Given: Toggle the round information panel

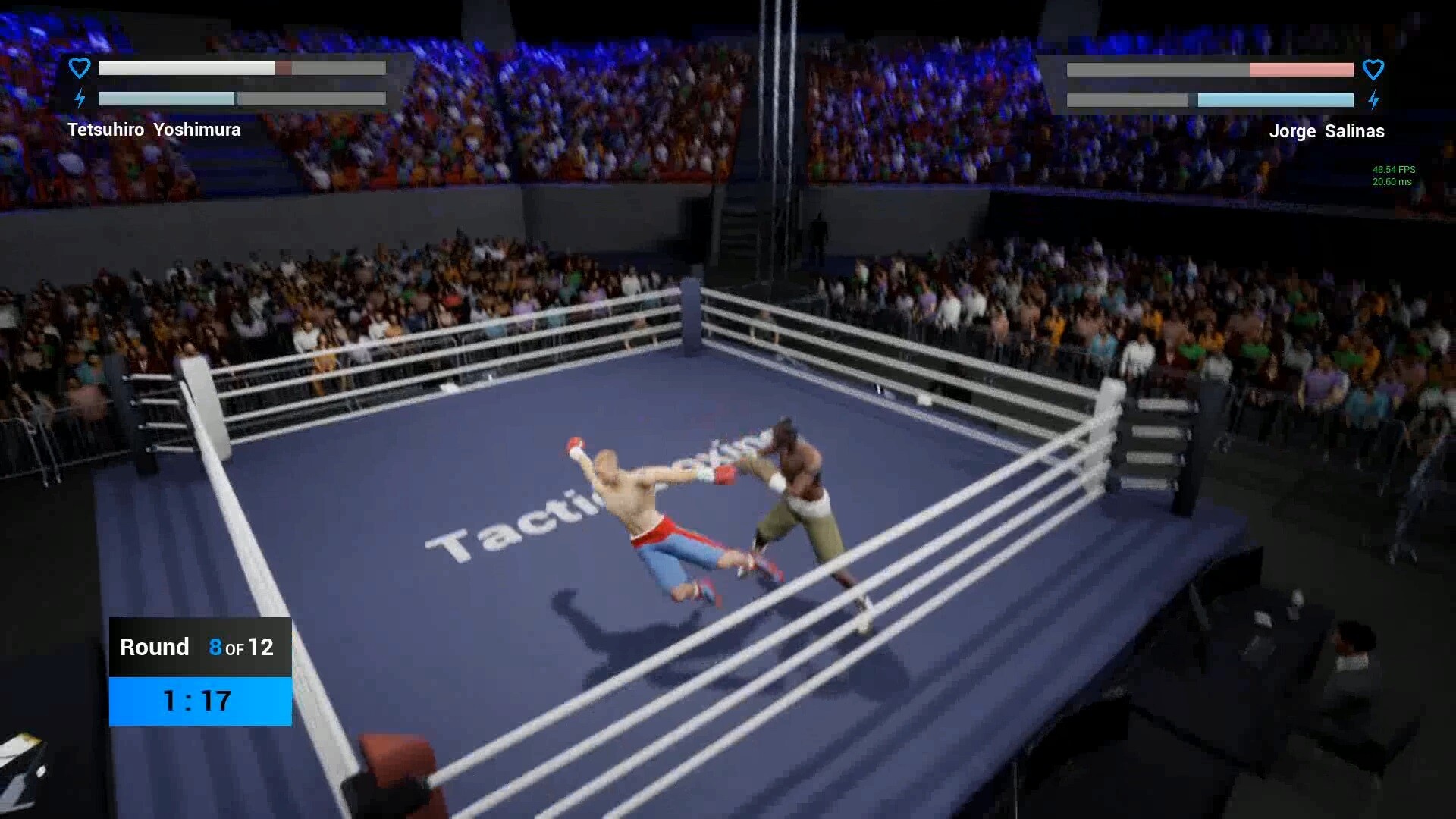Looking at the screenshot, I should (199, 671).
